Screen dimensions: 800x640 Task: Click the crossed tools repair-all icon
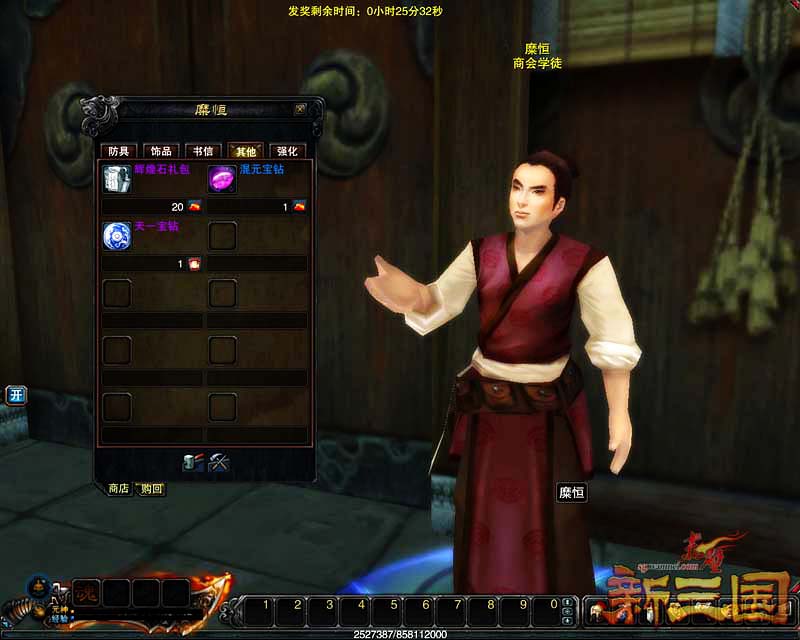(x=219, y=462)
